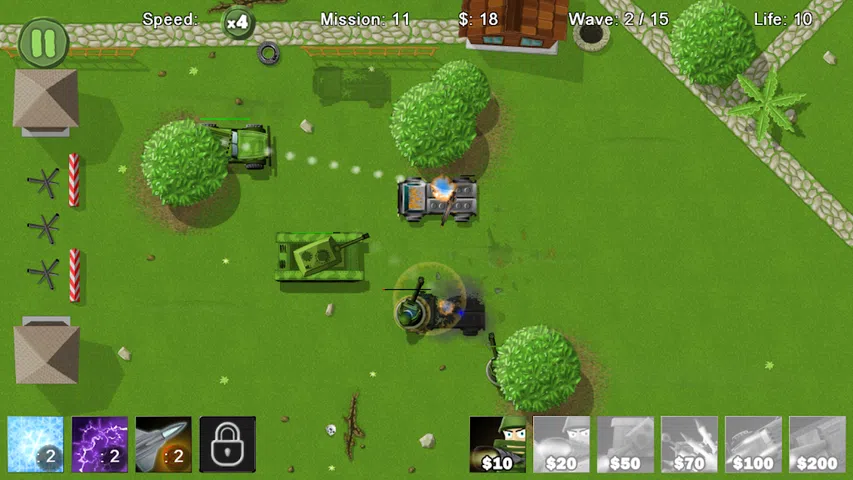This screenshot has height=480, width=853.
Task: Select the $200 tower option
Action: pyautogui.click(x=817, y=444)
